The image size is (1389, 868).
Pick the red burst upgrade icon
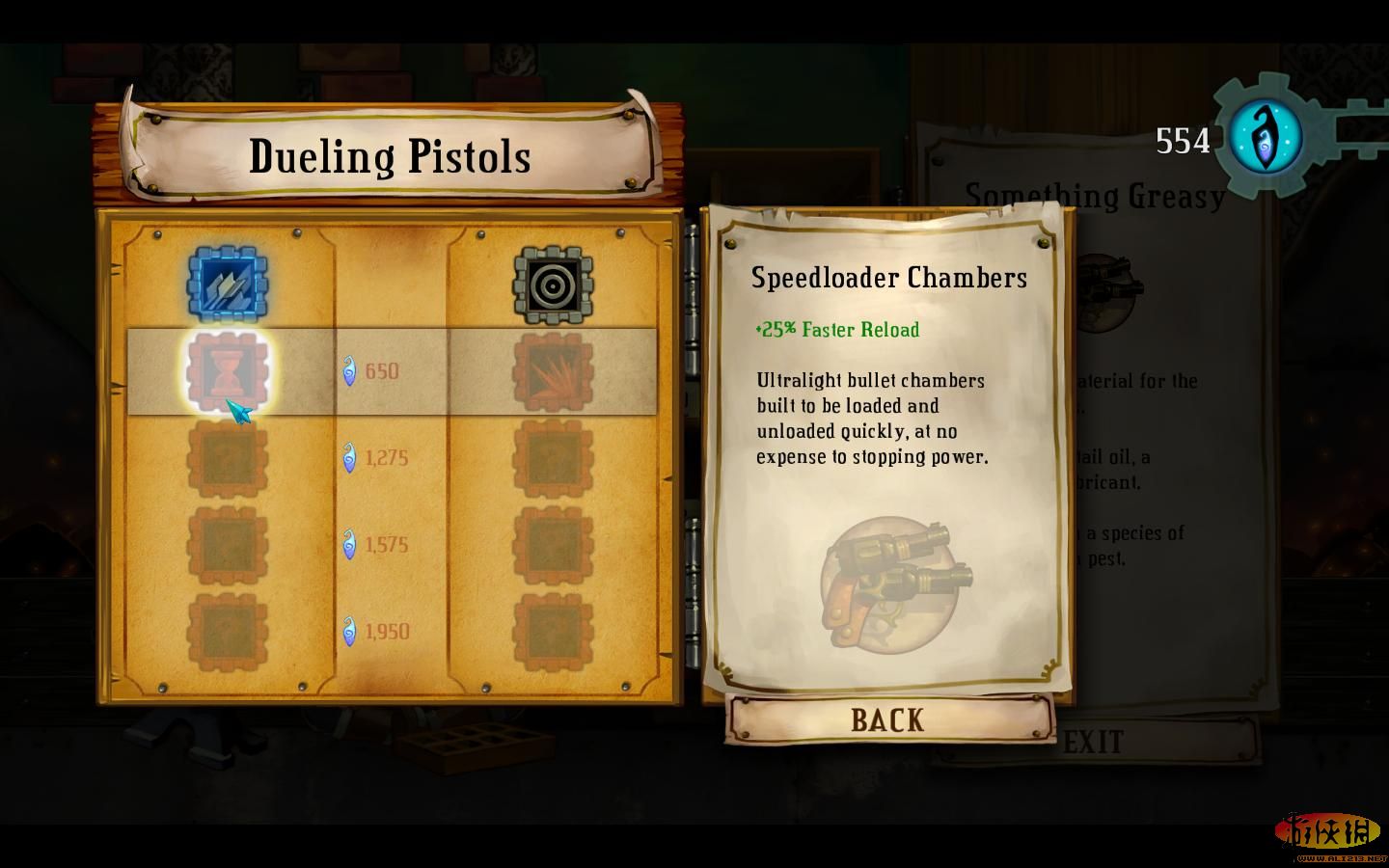click(552, 371)
